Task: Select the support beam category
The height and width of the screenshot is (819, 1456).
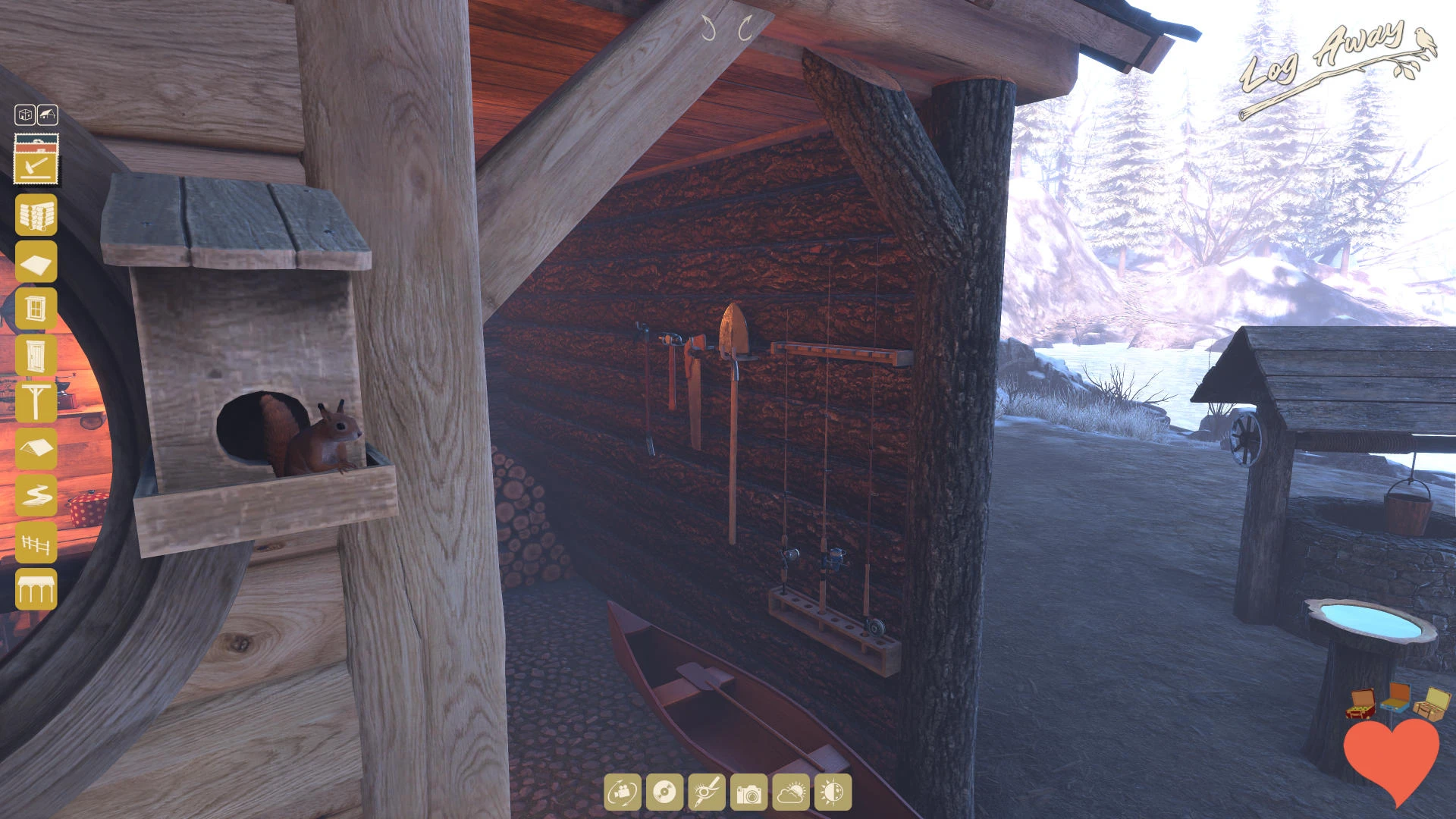Action: click(x=36, y=402)
